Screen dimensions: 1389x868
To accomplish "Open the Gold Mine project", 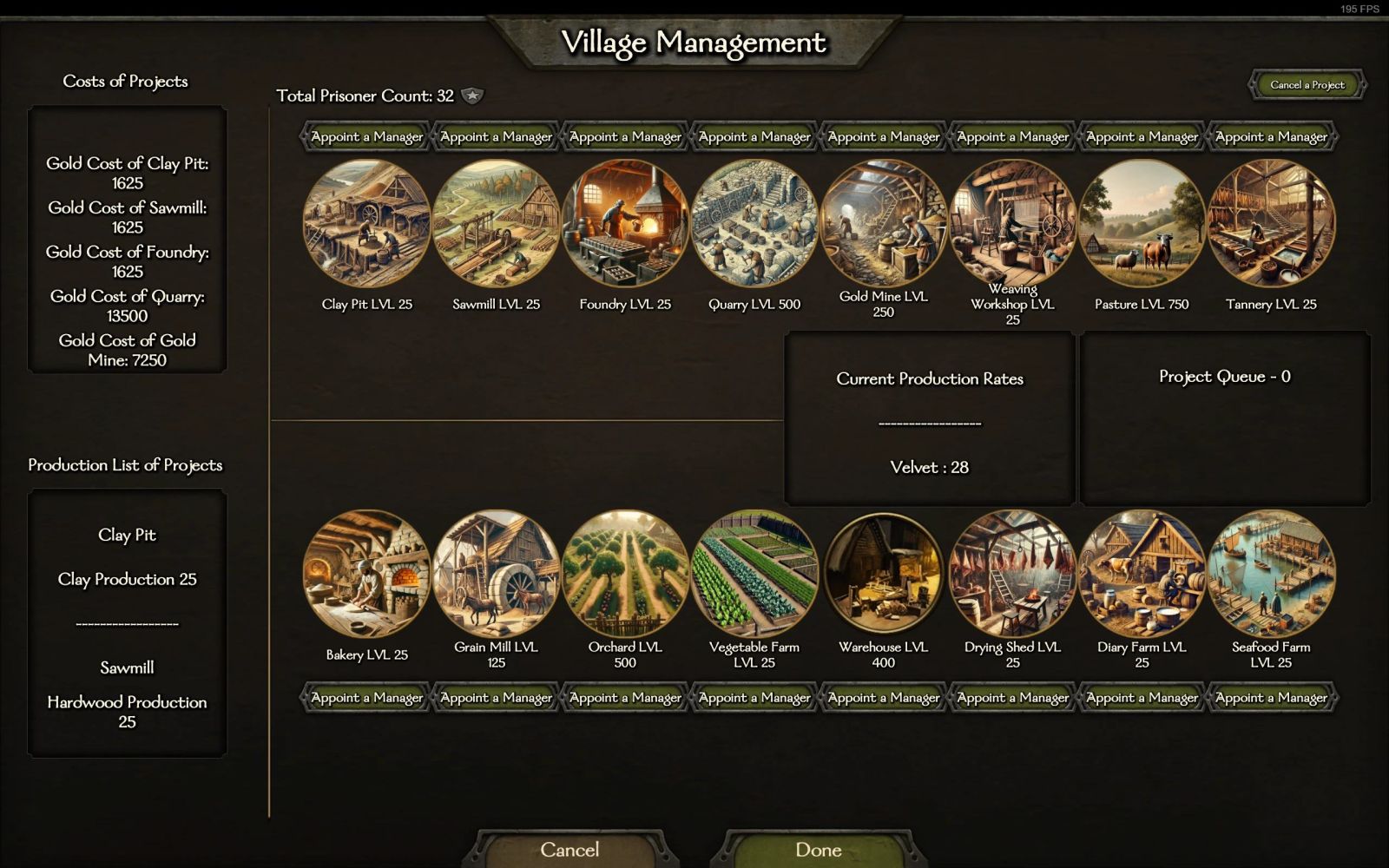I will click(883, 223).
